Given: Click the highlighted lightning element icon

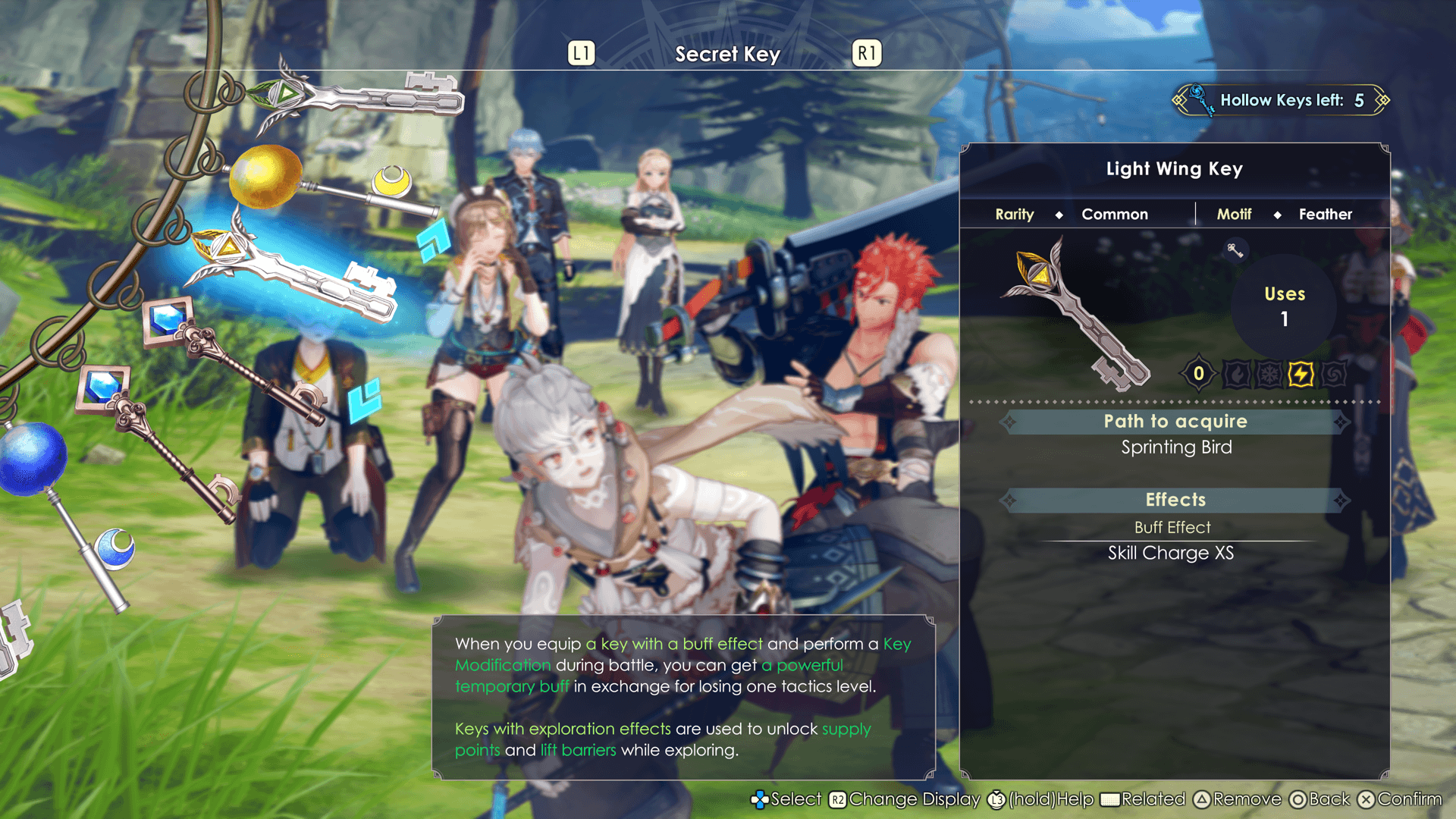Looking at the screenshot, I should pyautogui.click(x=1301, y=374).
